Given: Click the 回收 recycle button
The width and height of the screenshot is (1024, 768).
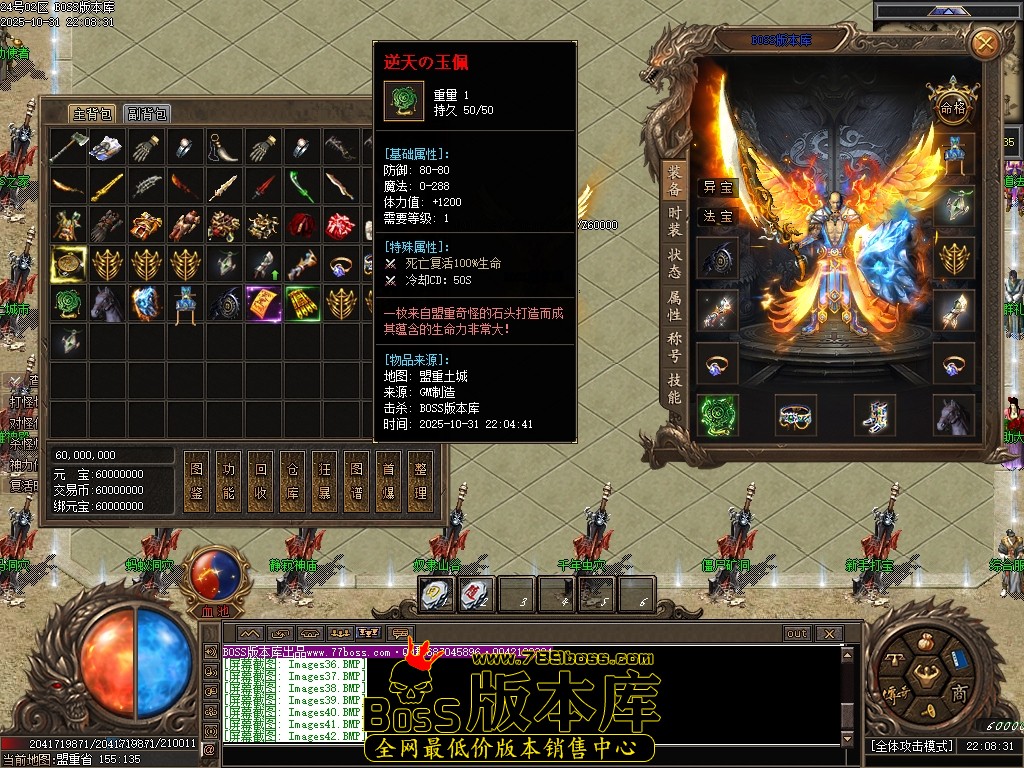Looking at the screenshot, I should [x=260, y=481].
